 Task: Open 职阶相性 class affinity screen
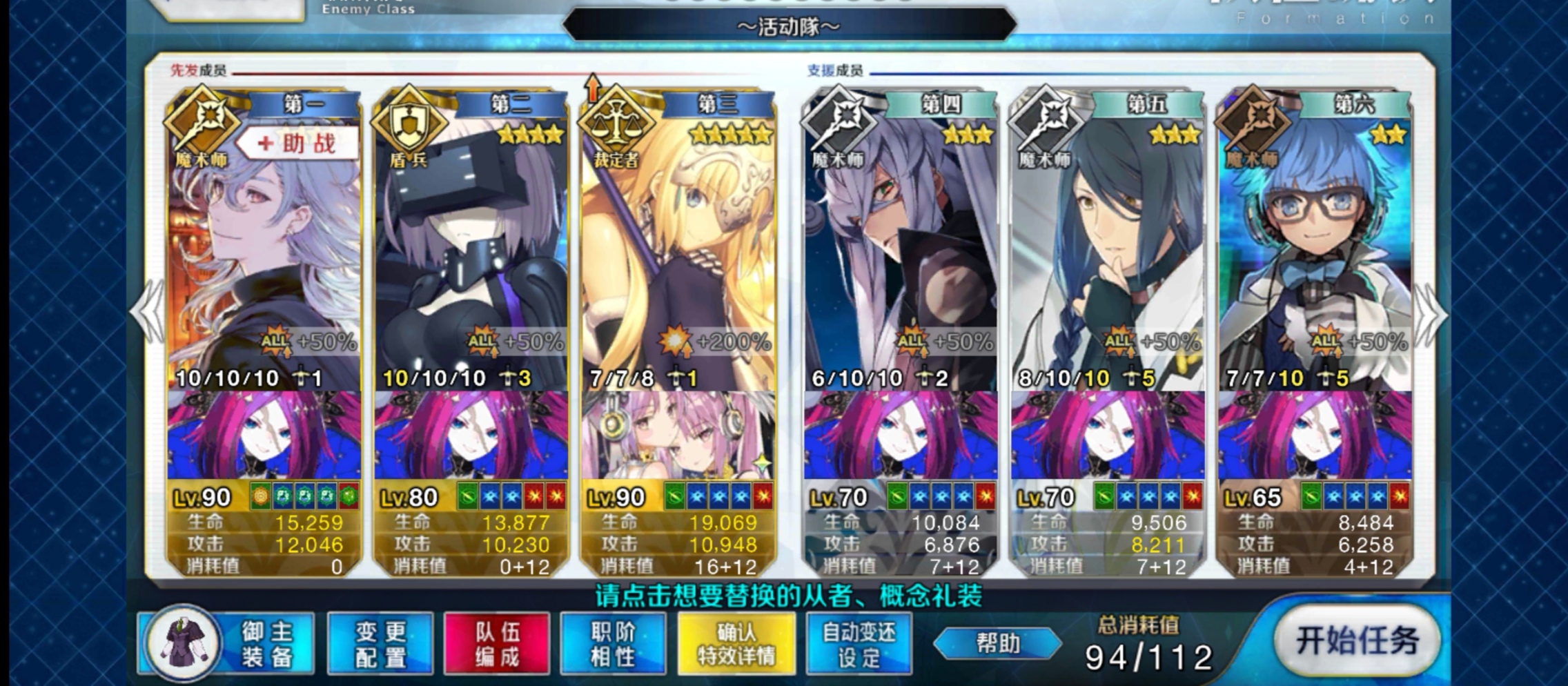tap(614, 643)
